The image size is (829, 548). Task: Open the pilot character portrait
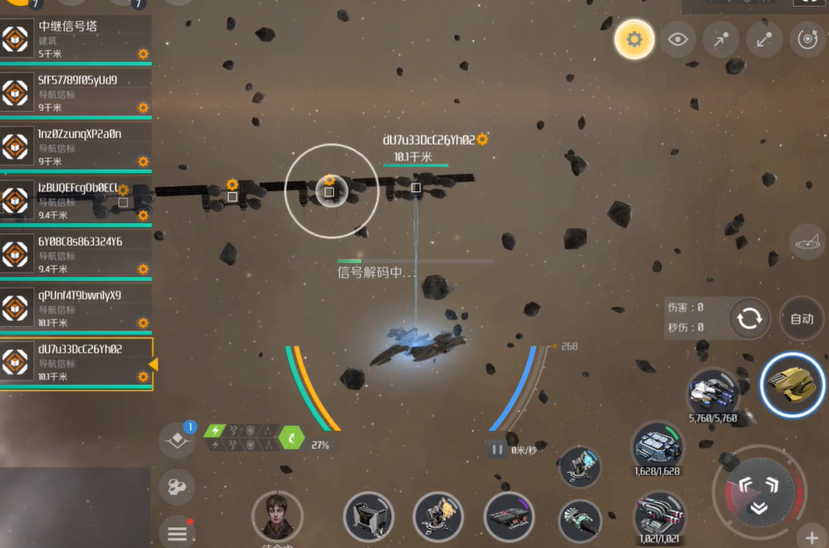[277, 516]
